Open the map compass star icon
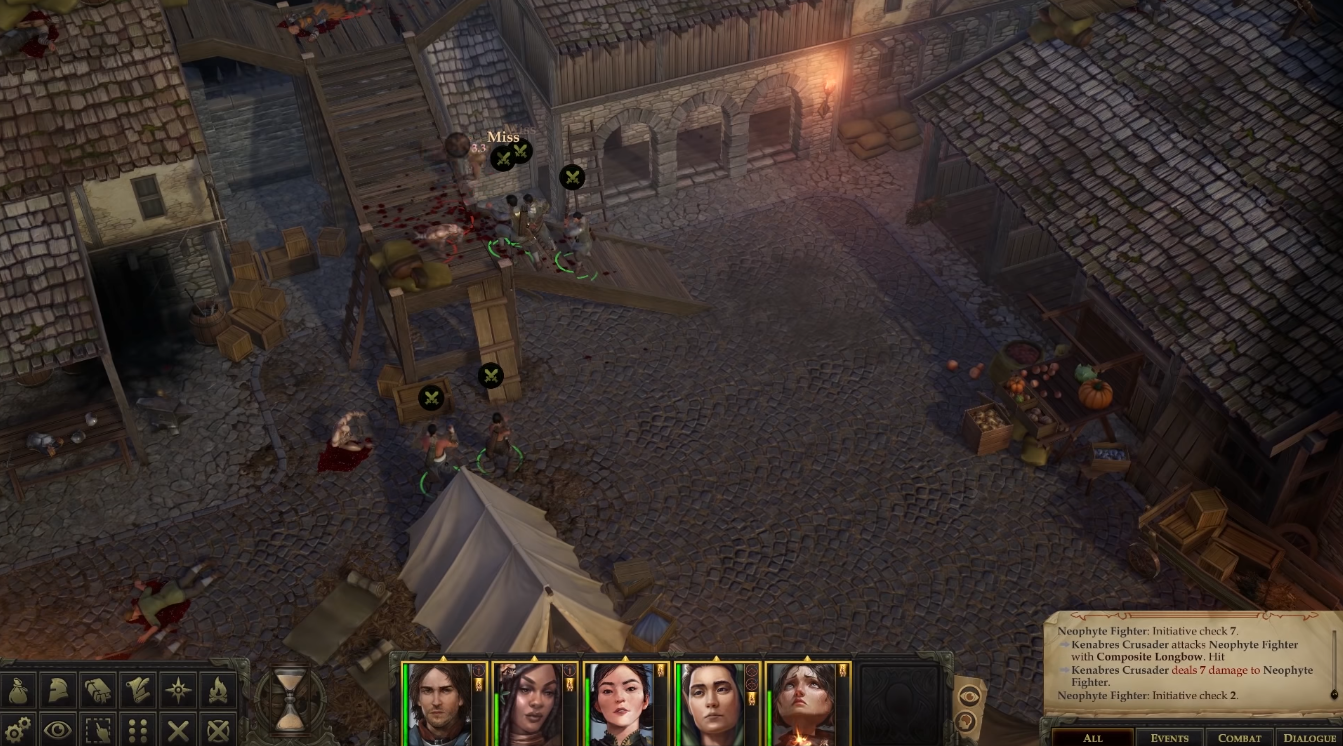The height and width of the screenshot is (746, 1343). pyautogui.click(x=178, y=690)
